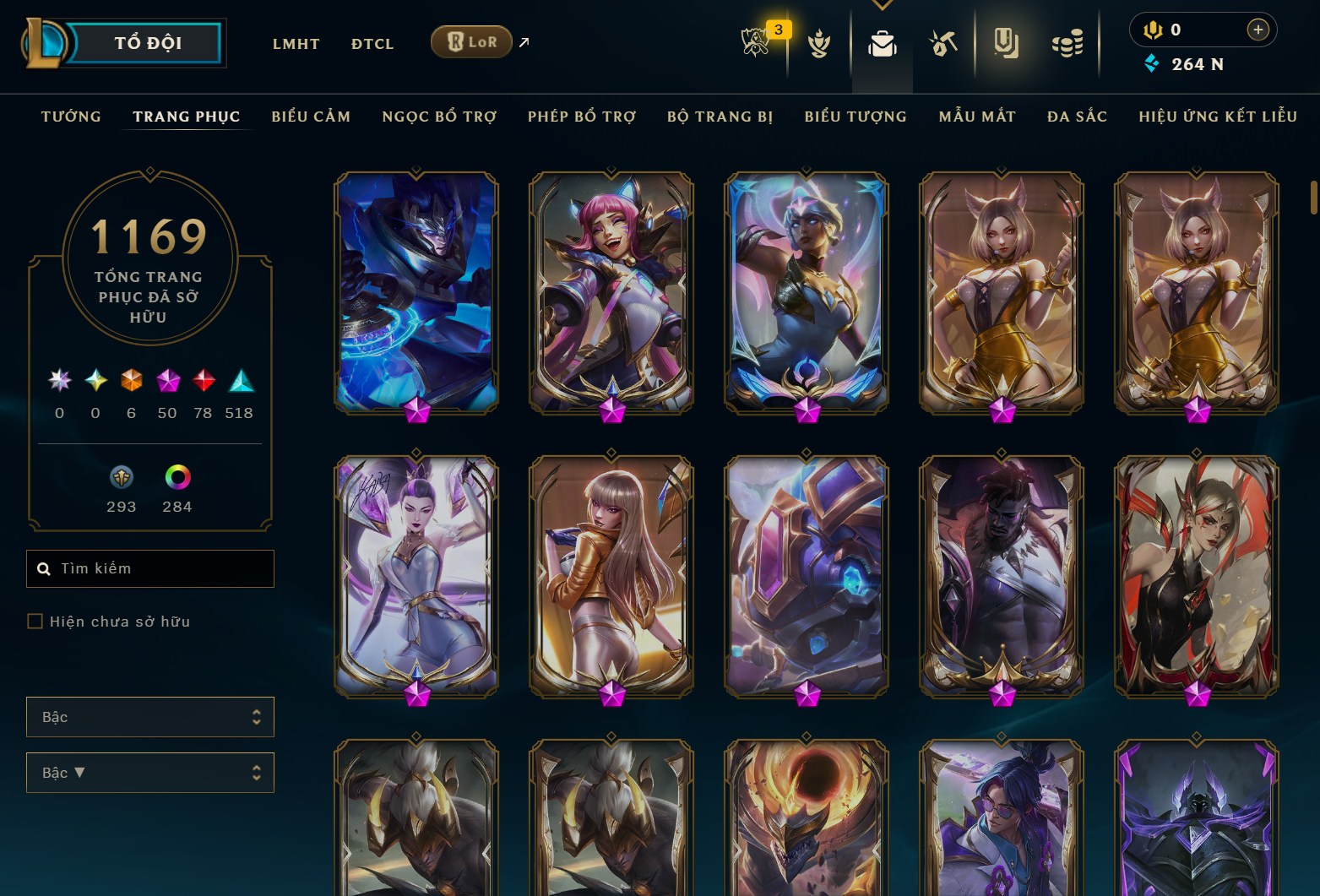The height and width of the screenshot is (896, 1320).
Task: Select the rainbow chroma wheel showing 284
Action: [178, 478]
